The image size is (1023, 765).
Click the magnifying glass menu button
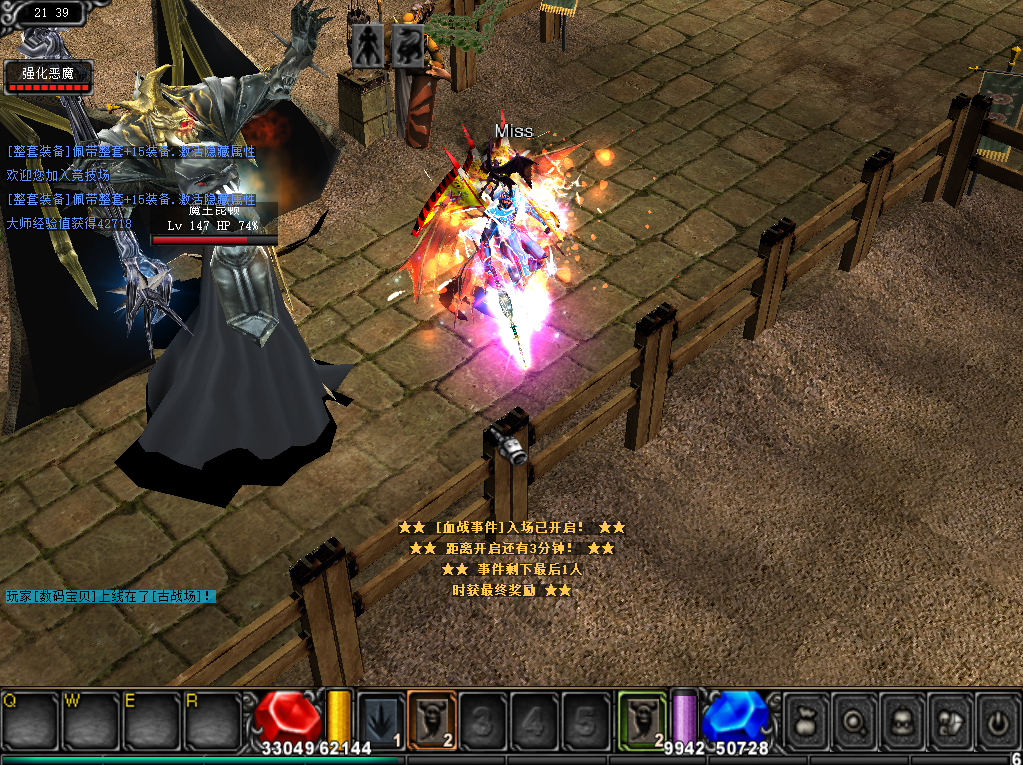[x=856, y=720]
